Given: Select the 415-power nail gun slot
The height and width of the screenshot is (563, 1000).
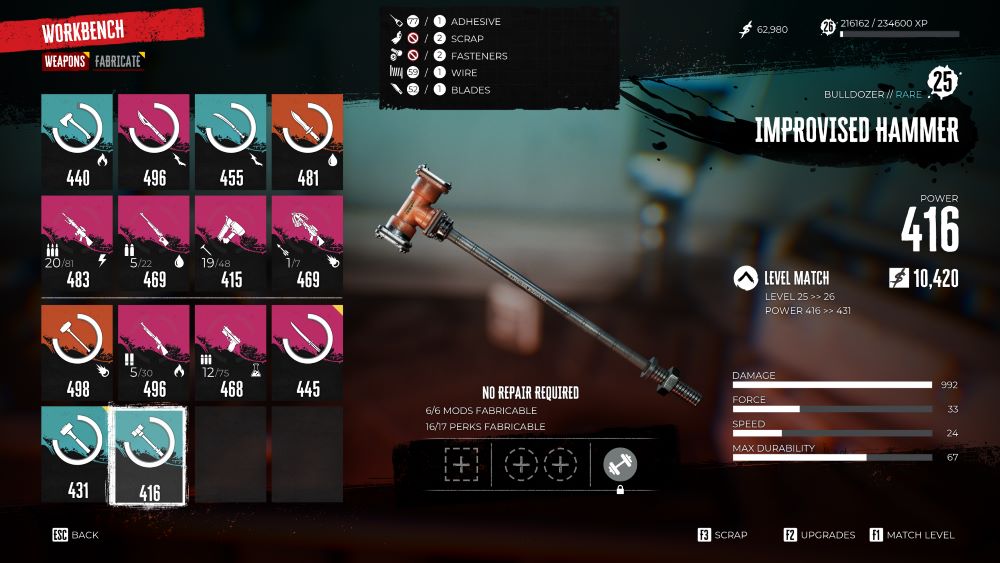Looking at the screenshot, I should pyautogui.click(x=230, y=243).
